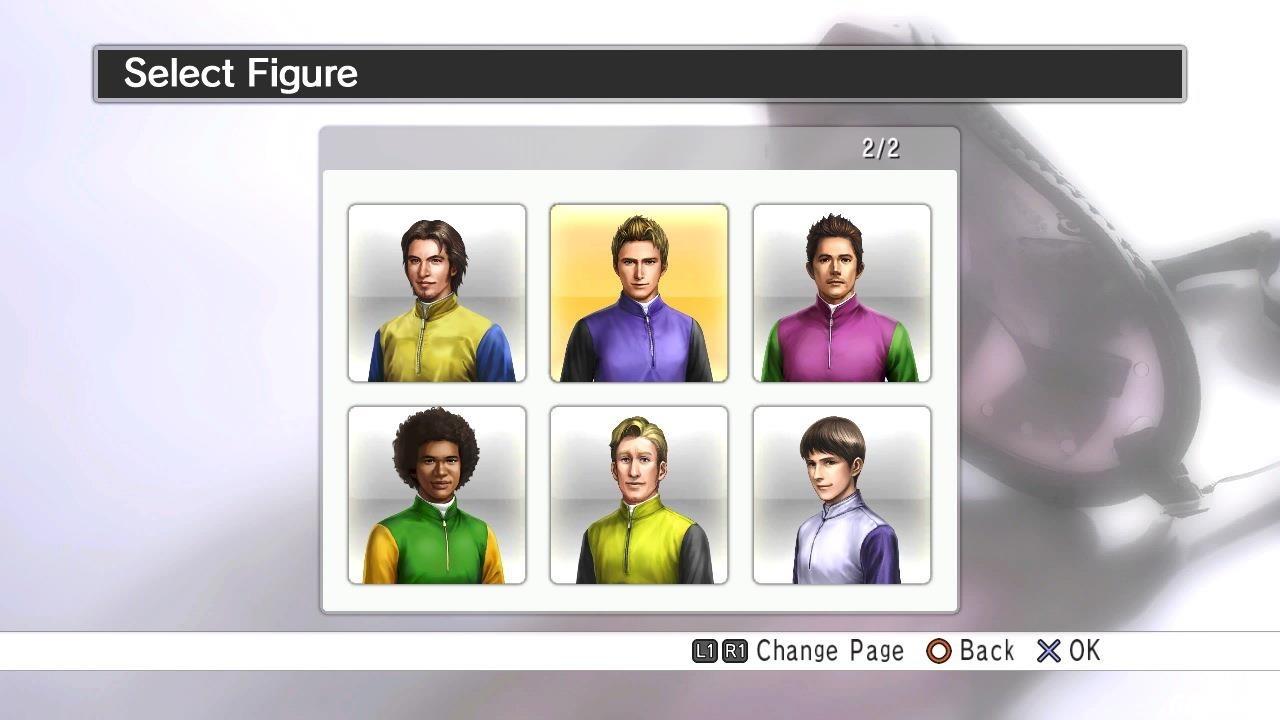Click the 2/2 page indicator

[881, 147]
